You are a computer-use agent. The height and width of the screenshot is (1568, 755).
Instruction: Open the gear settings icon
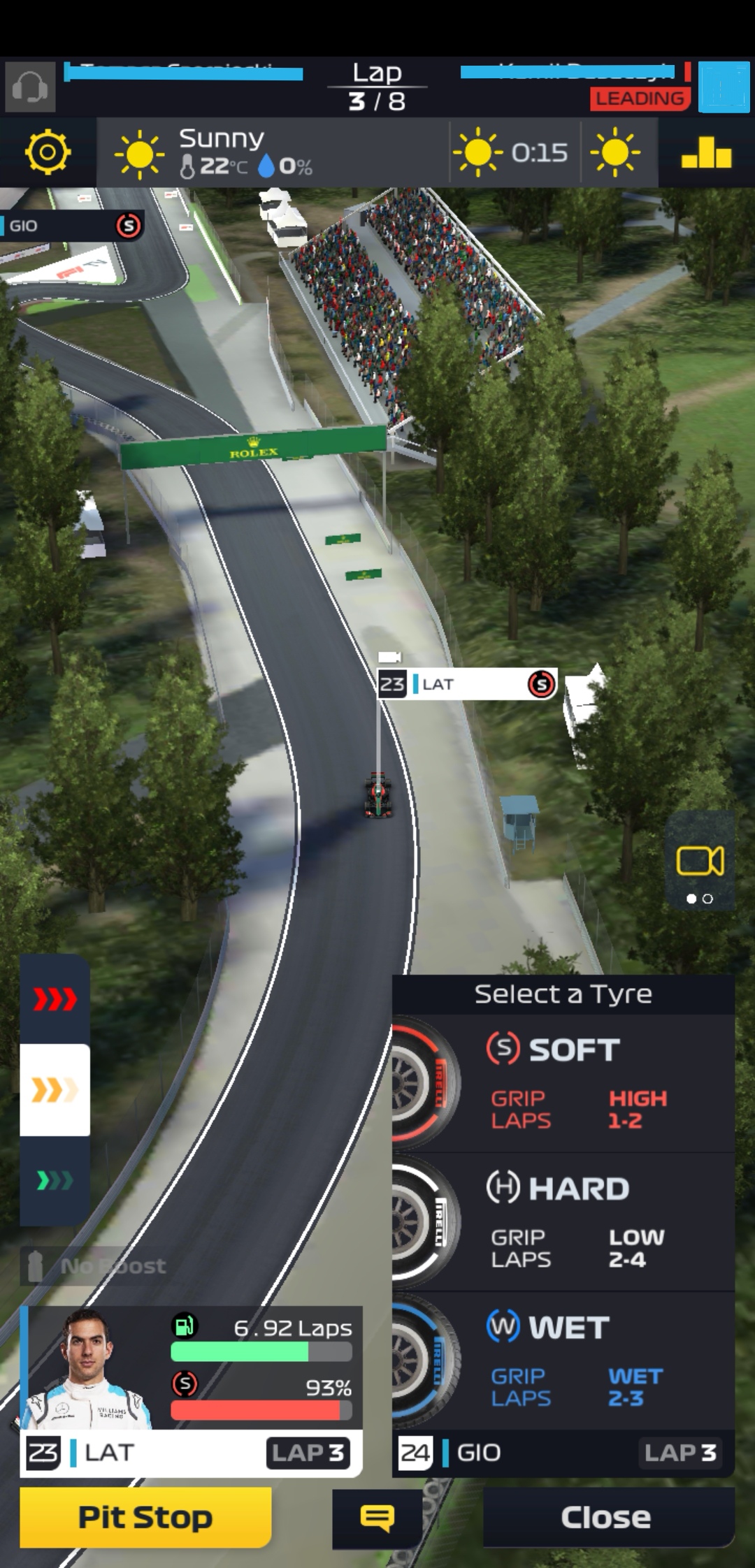point(48,152)
